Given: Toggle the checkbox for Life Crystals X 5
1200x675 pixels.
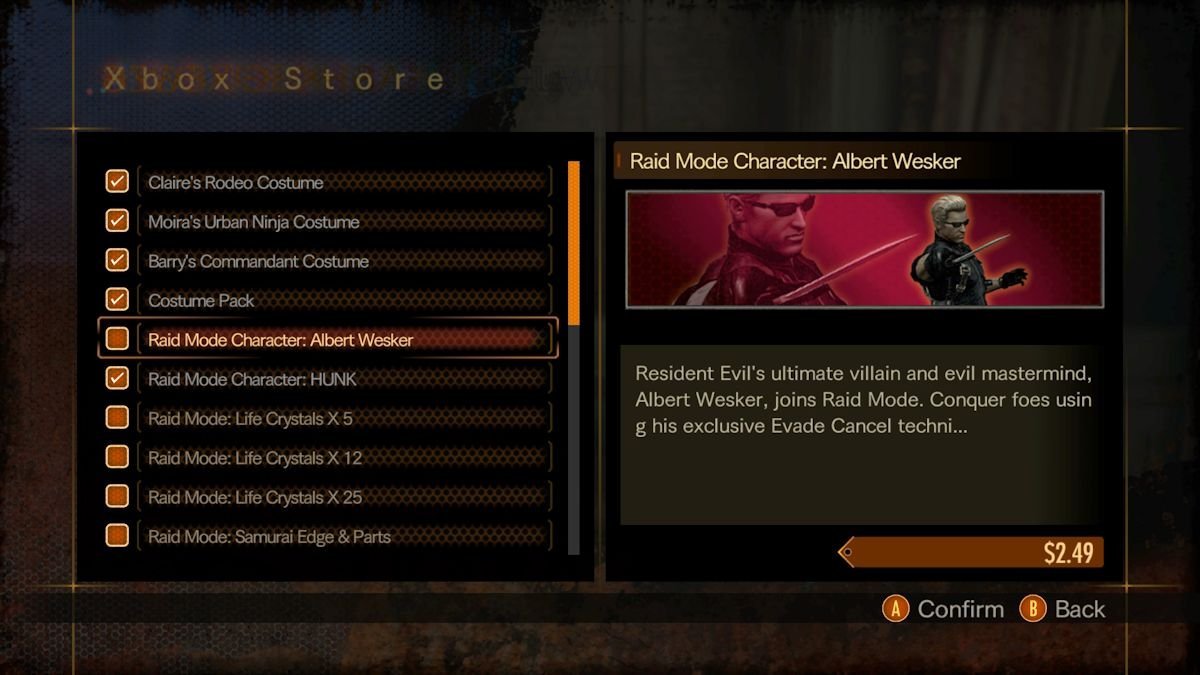Looking at the screenshot, I should pos(117,417).
